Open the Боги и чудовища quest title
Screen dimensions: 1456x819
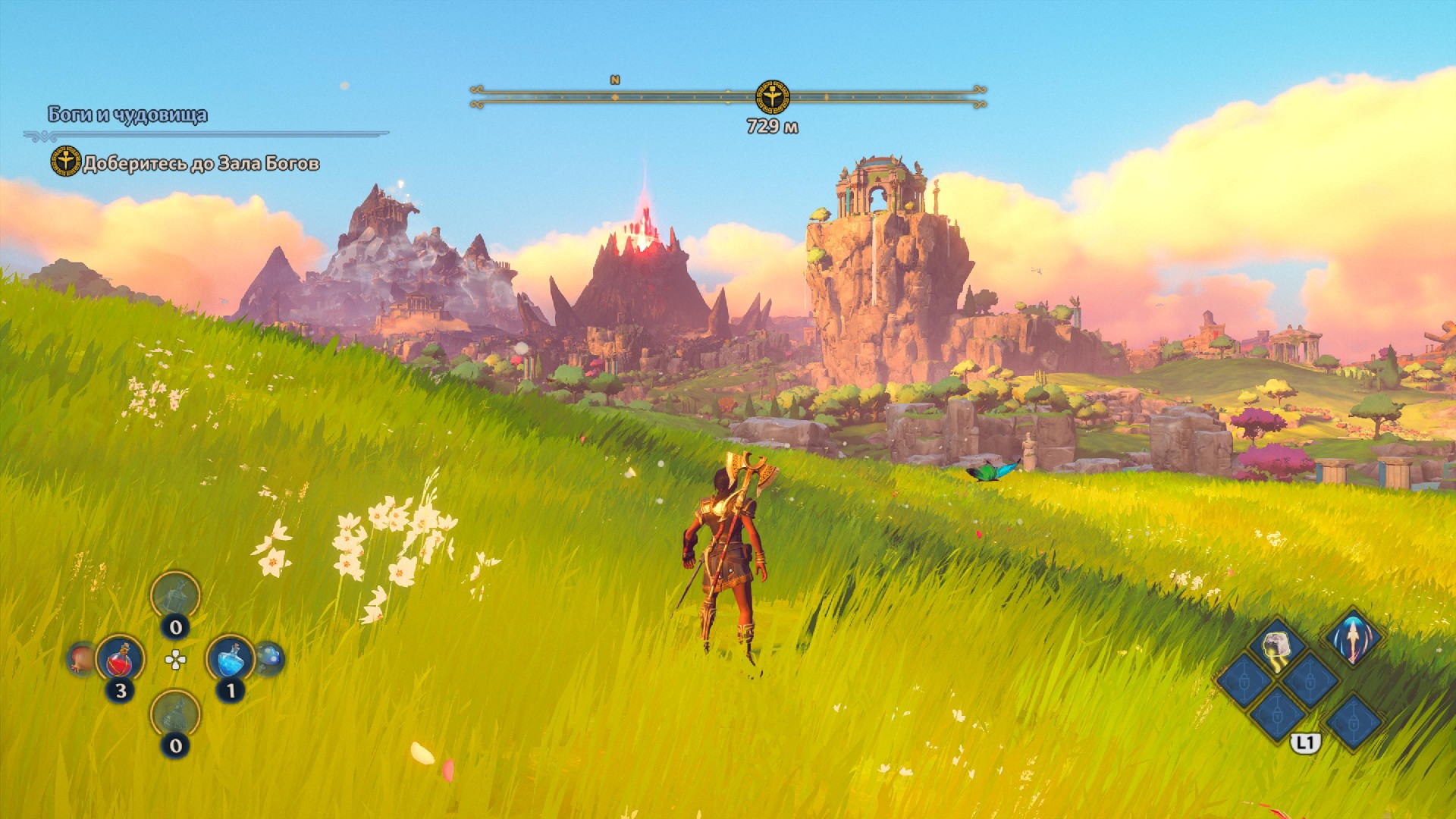tap(127, 115)
